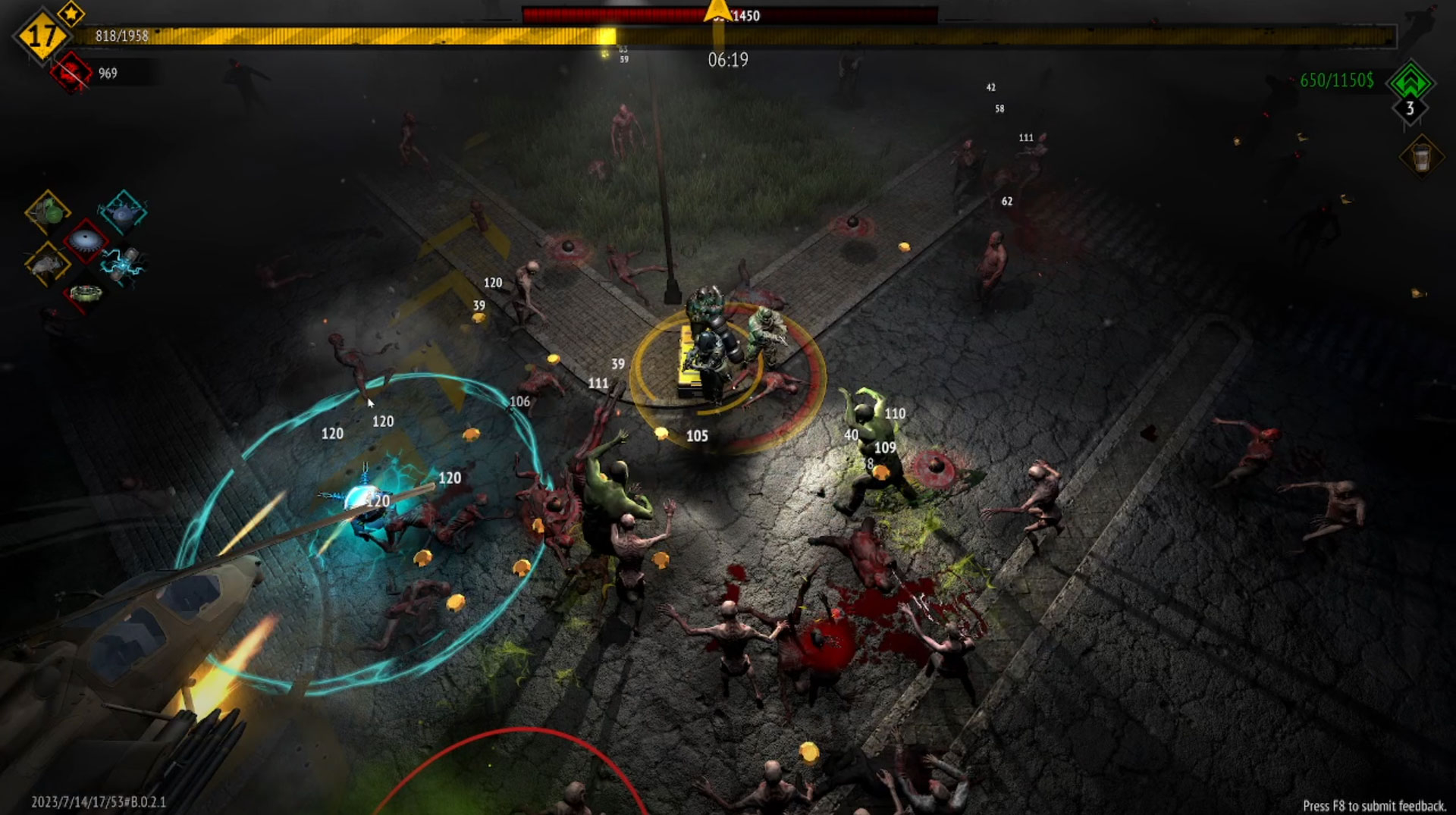Screen dimensions: 1456x815
Task: Select the green gas grenade ability icon
Action: [48, 212]
